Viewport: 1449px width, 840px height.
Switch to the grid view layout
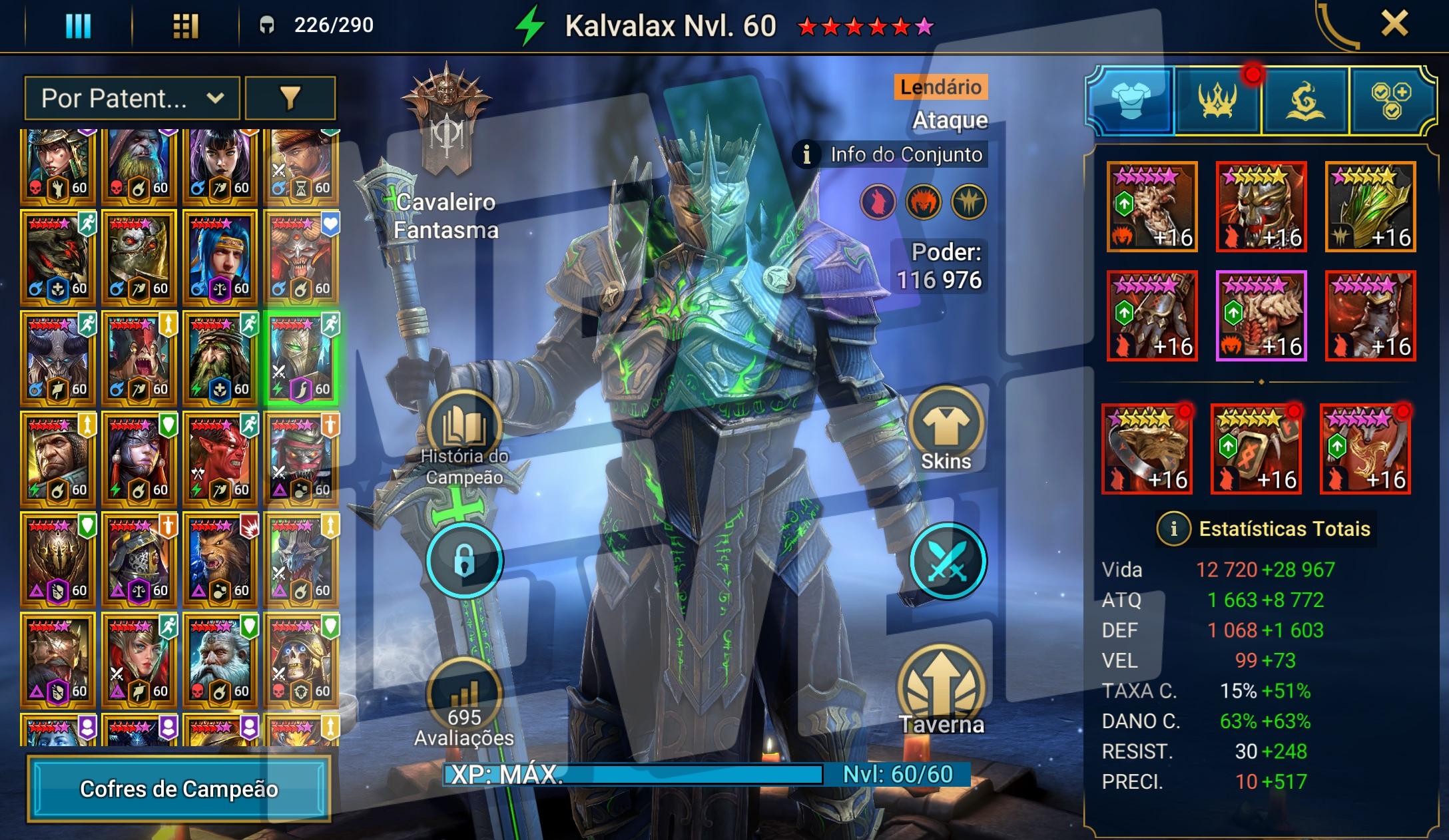point(185,26)
